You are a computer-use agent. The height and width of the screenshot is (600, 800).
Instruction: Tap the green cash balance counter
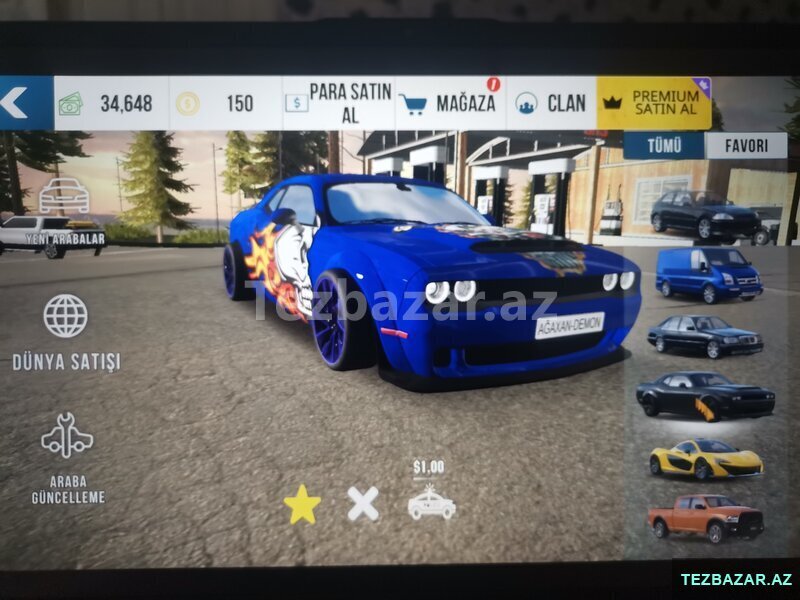[x=110, y=103]
